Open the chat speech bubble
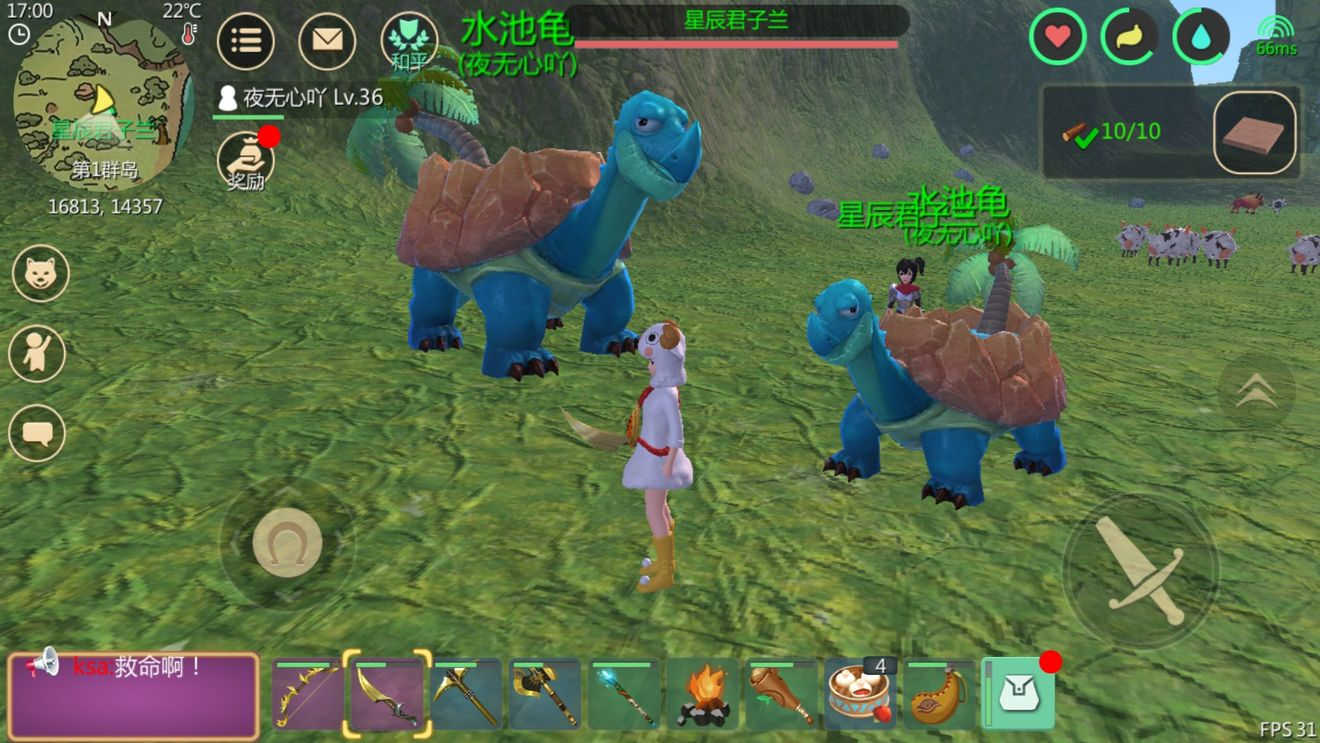Viewport: 1320px width, 743px height. (x=37, y=433)
